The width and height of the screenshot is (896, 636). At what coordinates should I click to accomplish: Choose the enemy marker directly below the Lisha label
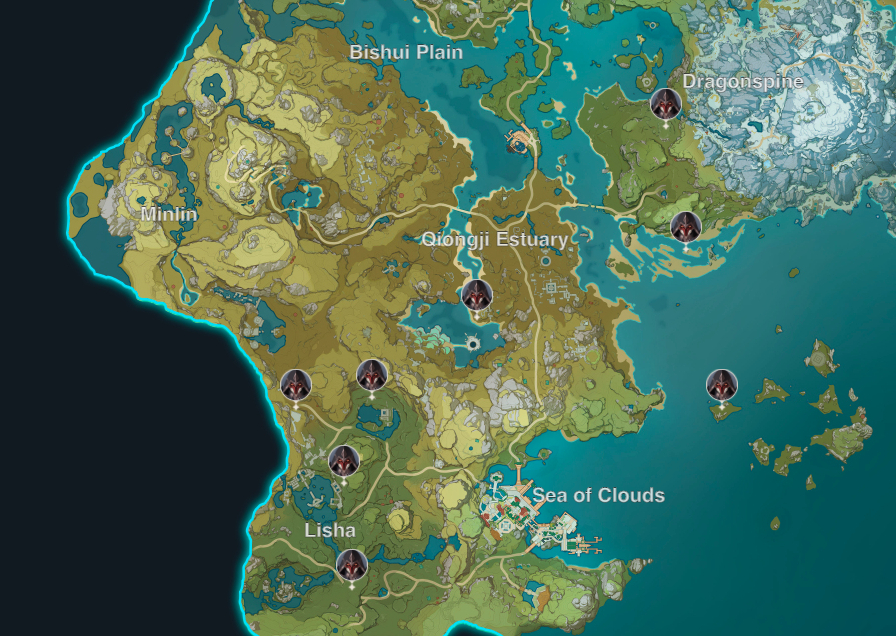(351, 565)
